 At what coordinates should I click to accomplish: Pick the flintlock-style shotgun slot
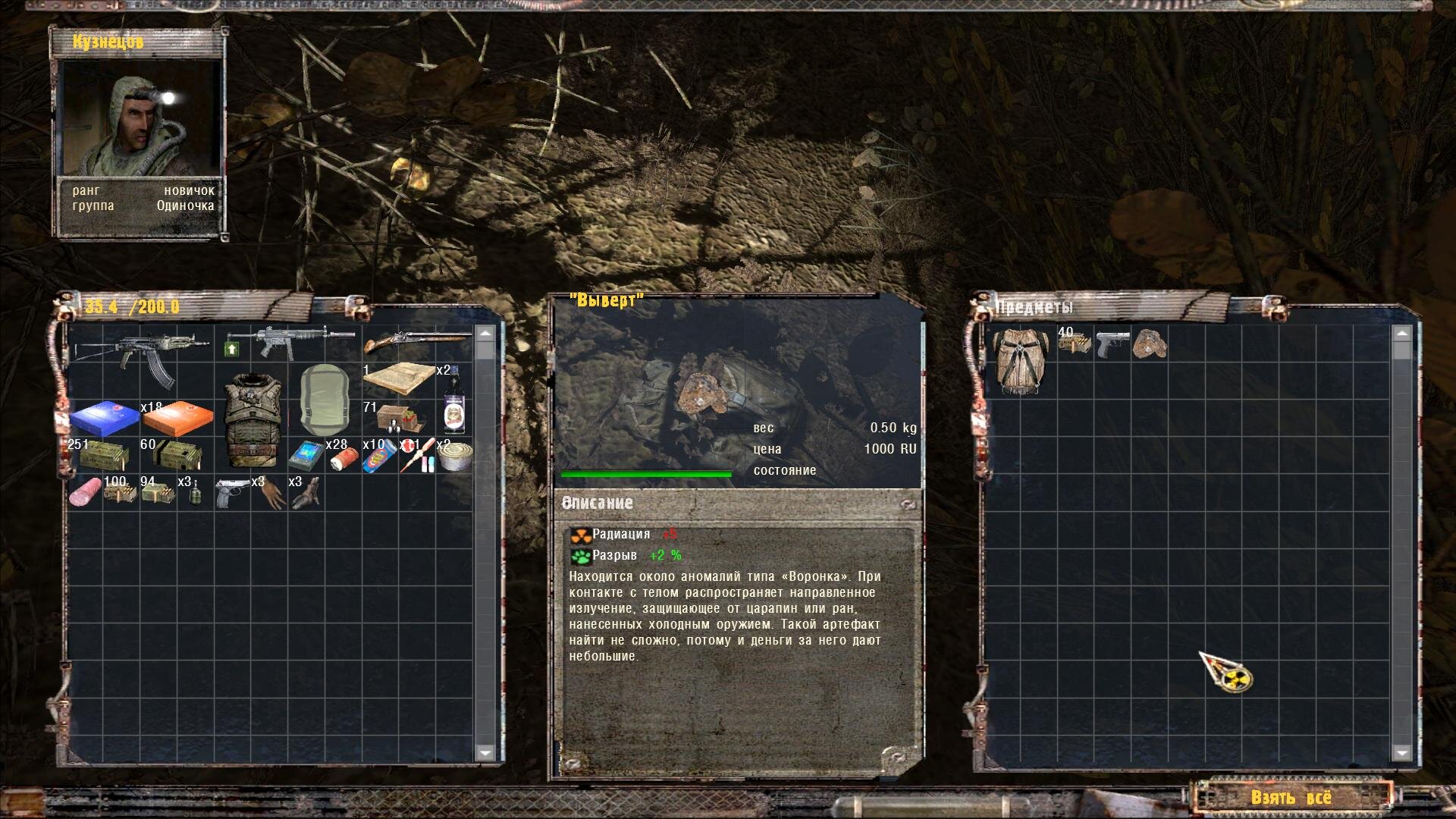416,344
